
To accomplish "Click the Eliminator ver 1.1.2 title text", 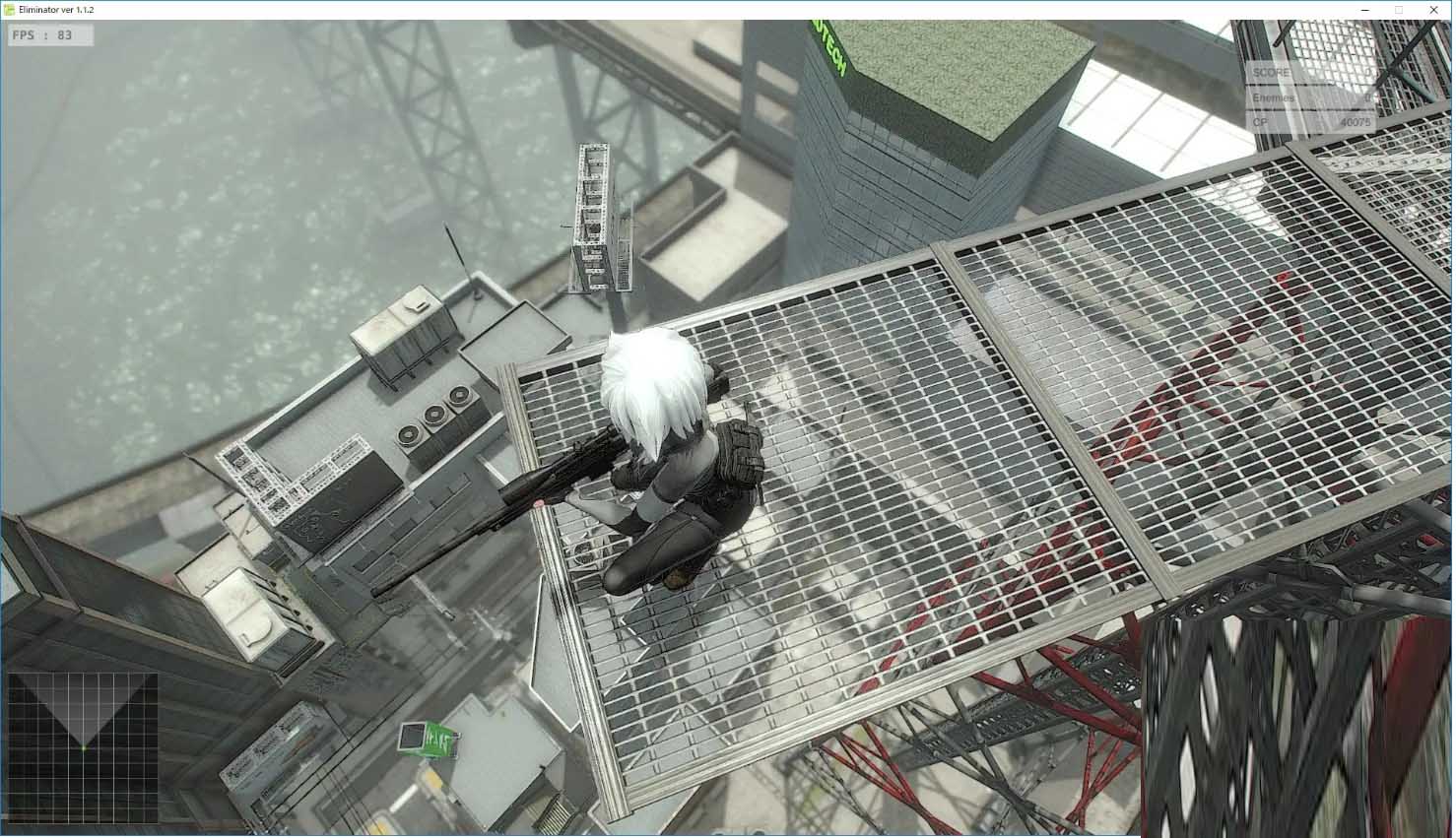I will coord(54,10).
